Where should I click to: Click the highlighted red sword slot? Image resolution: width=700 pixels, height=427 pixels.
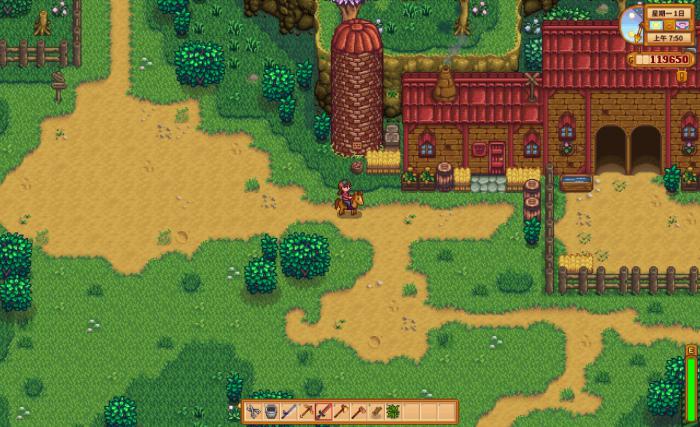coord(324,412)
